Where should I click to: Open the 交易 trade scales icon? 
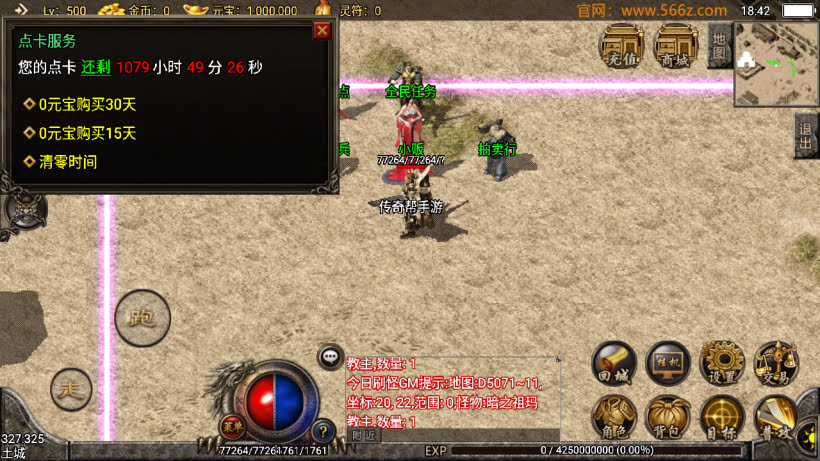(x=776, y=364)
